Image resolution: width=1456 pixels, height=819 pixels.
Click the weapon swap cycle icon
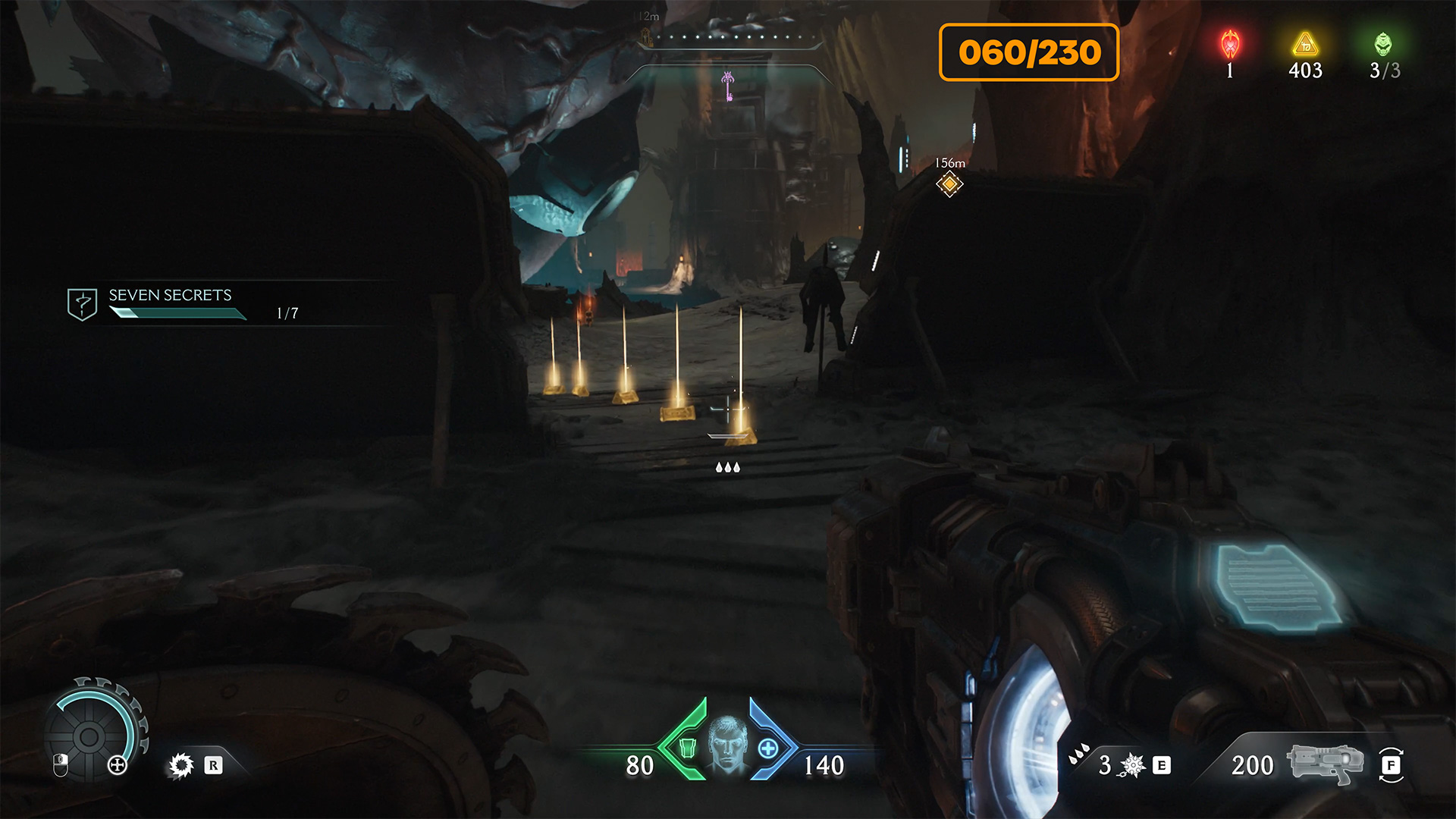click(x=1391, y=765)
